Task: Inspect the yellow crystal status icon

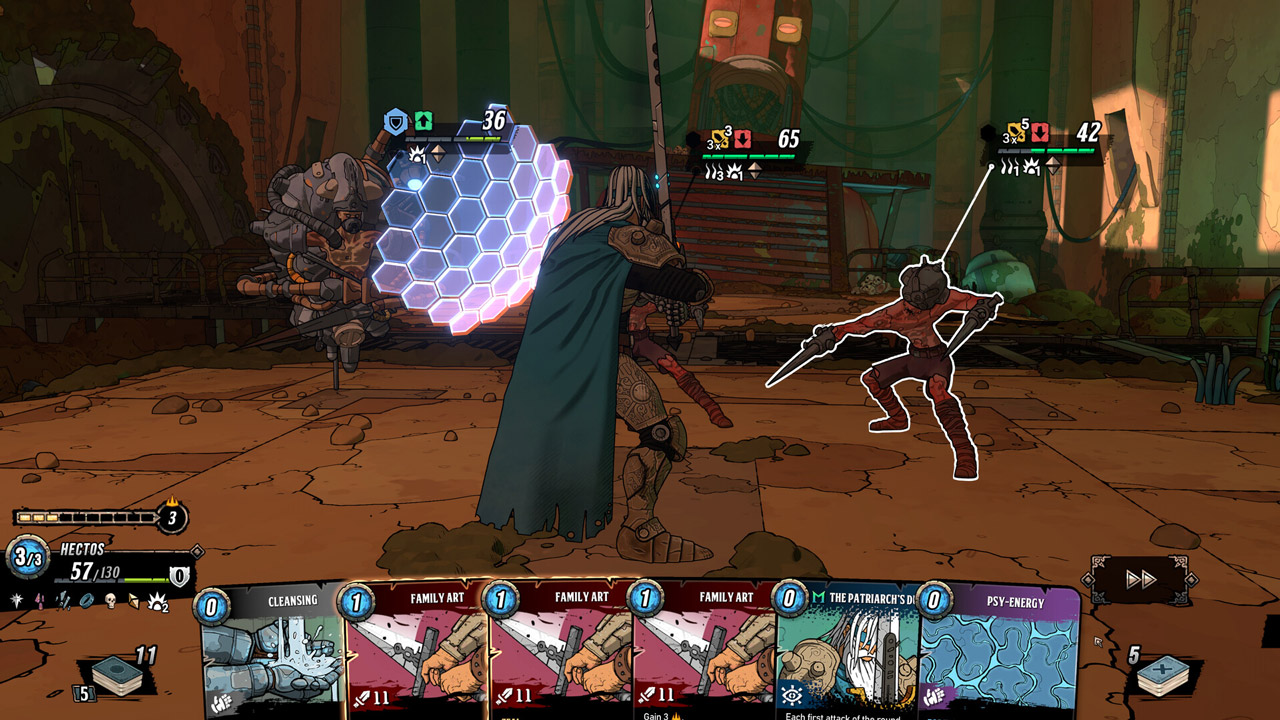Action: tap(133, 600)
